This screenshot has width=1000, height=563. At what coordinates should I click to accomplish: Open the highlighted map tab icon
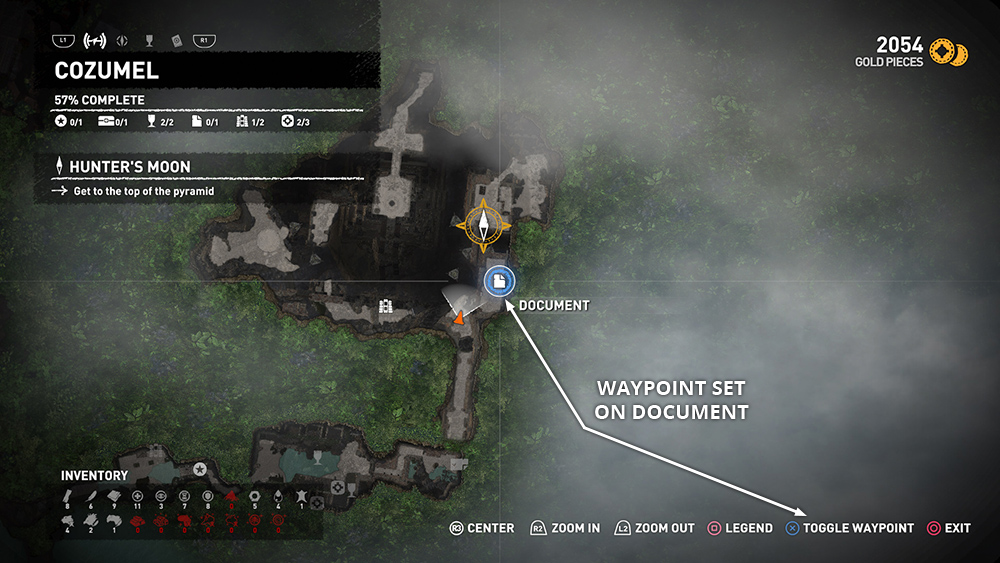coord(96,41)
